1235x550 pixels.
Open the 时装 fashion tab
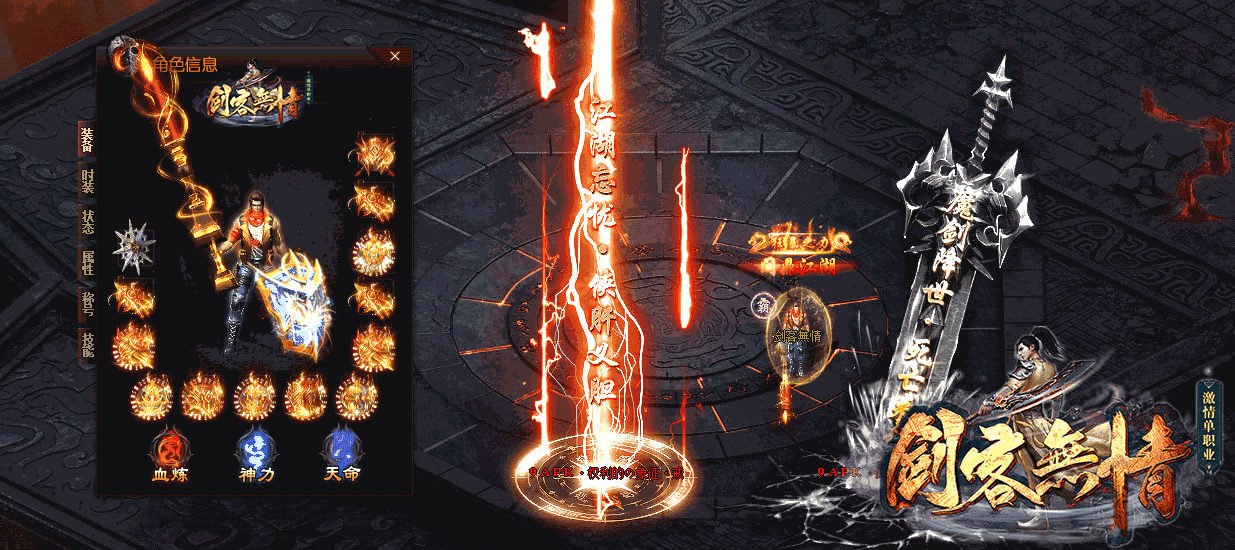(87, 180)
